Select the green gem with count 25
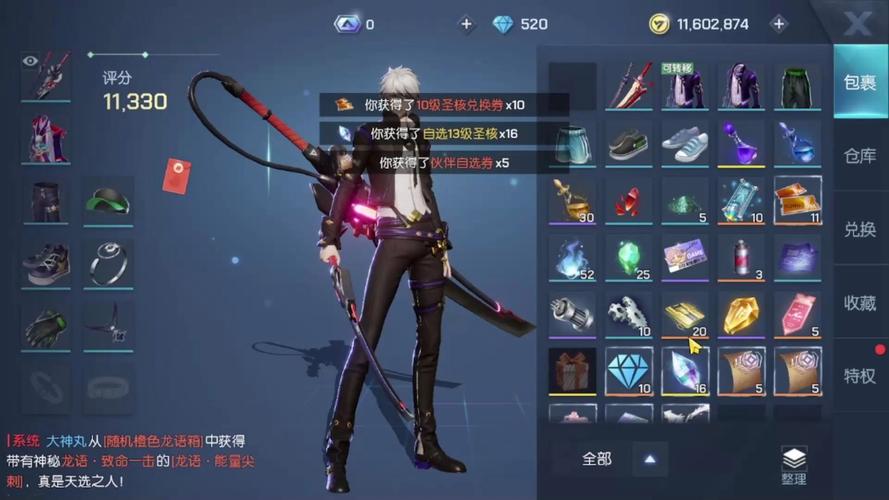 629,257
